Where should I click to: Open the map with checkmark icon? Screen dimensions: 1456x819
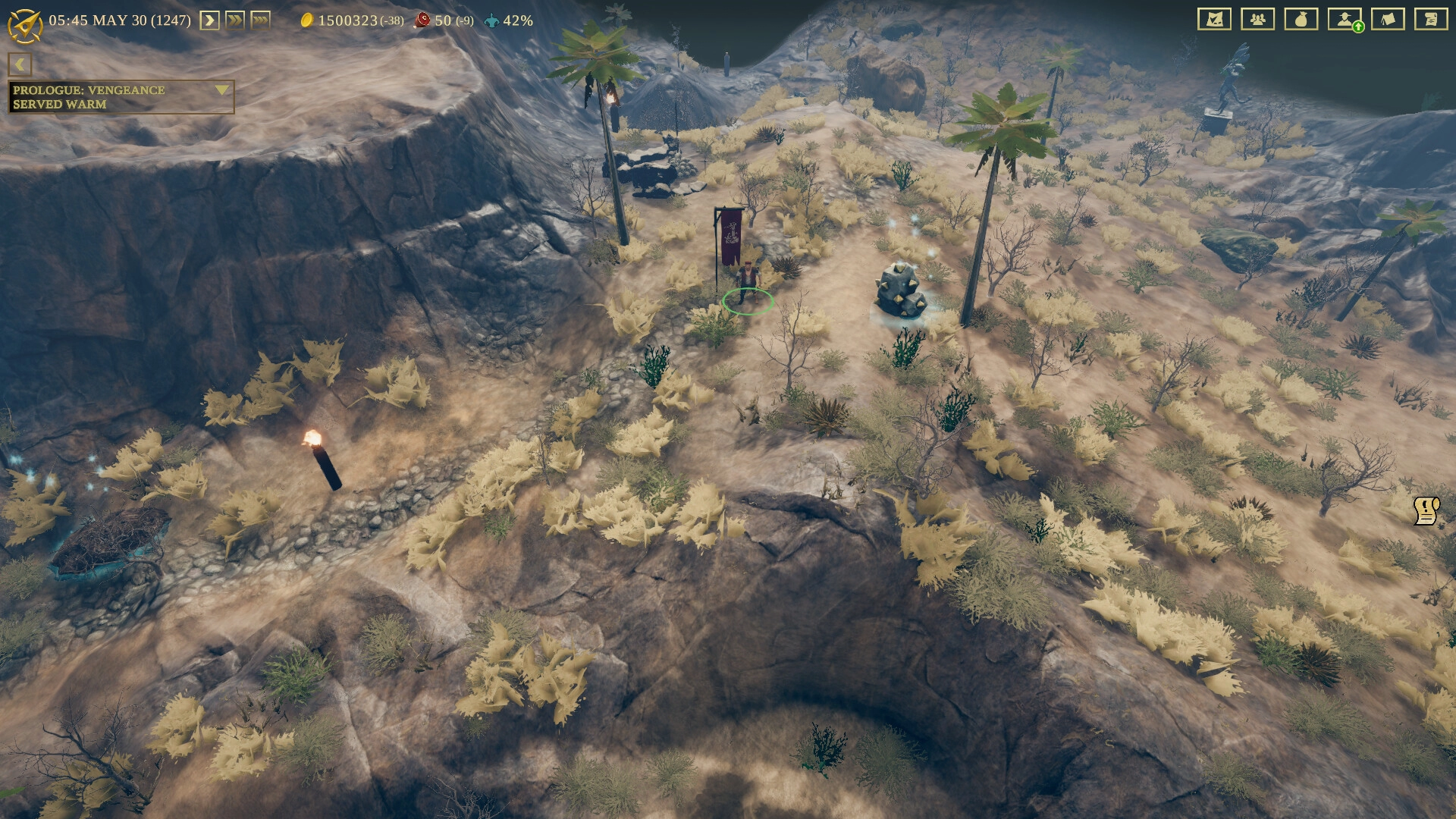[1214, 19]
